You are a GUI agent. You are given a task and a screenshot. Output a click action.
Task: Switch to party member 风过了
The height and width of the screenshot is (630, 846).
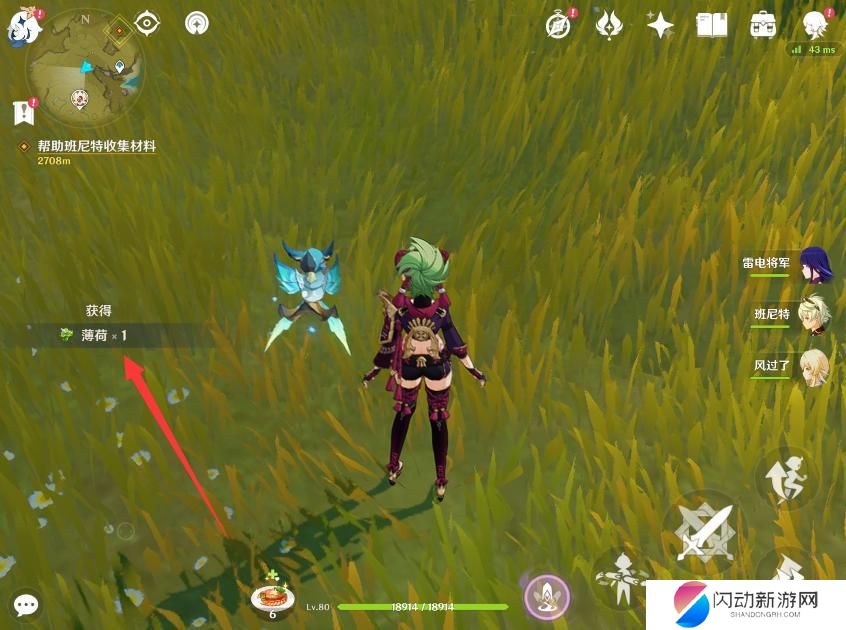(x=814, y=366)
